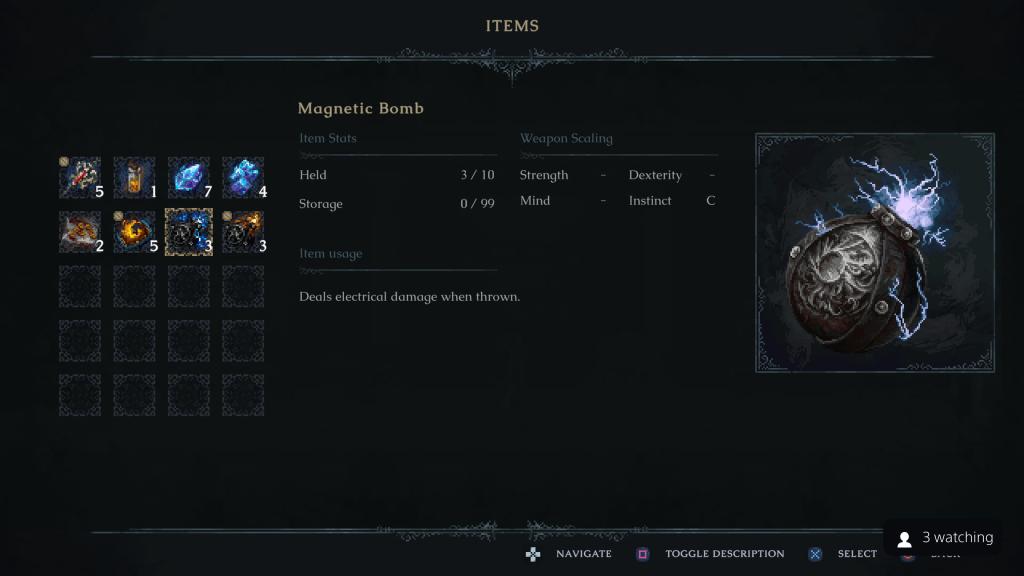The width and height of the screenshot is (1024, 576).
Task: Select the orange food plate slot
Action: 80,231
